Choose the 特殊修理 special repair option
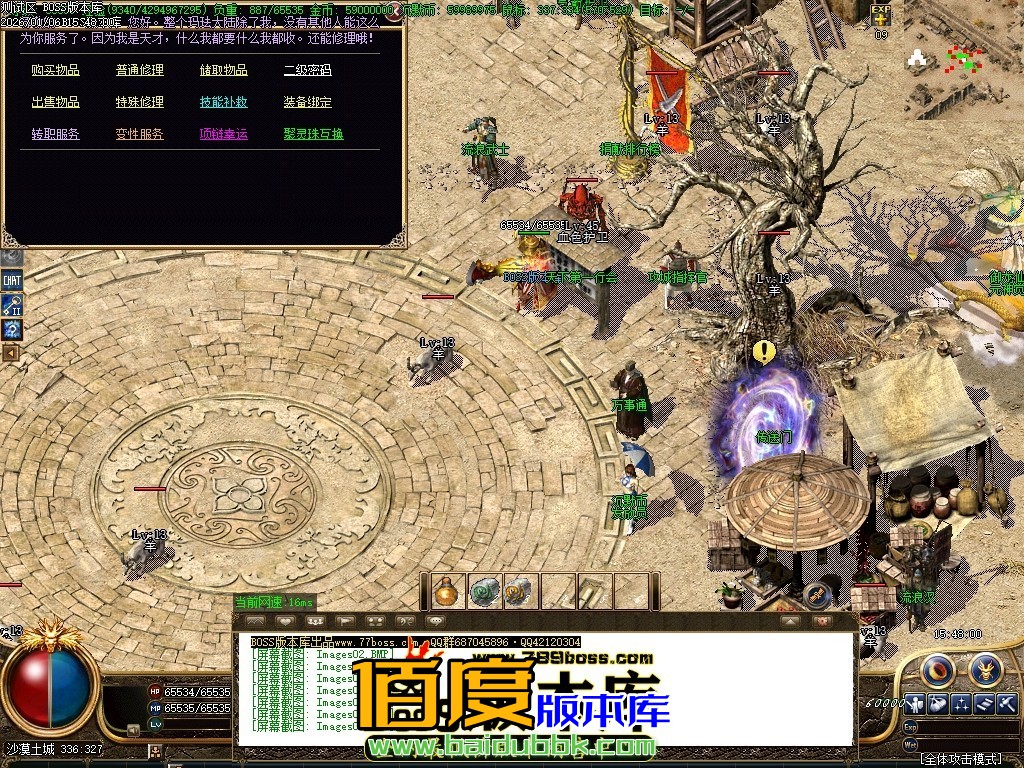The image size is (1024, 768). tap(139, 102)
